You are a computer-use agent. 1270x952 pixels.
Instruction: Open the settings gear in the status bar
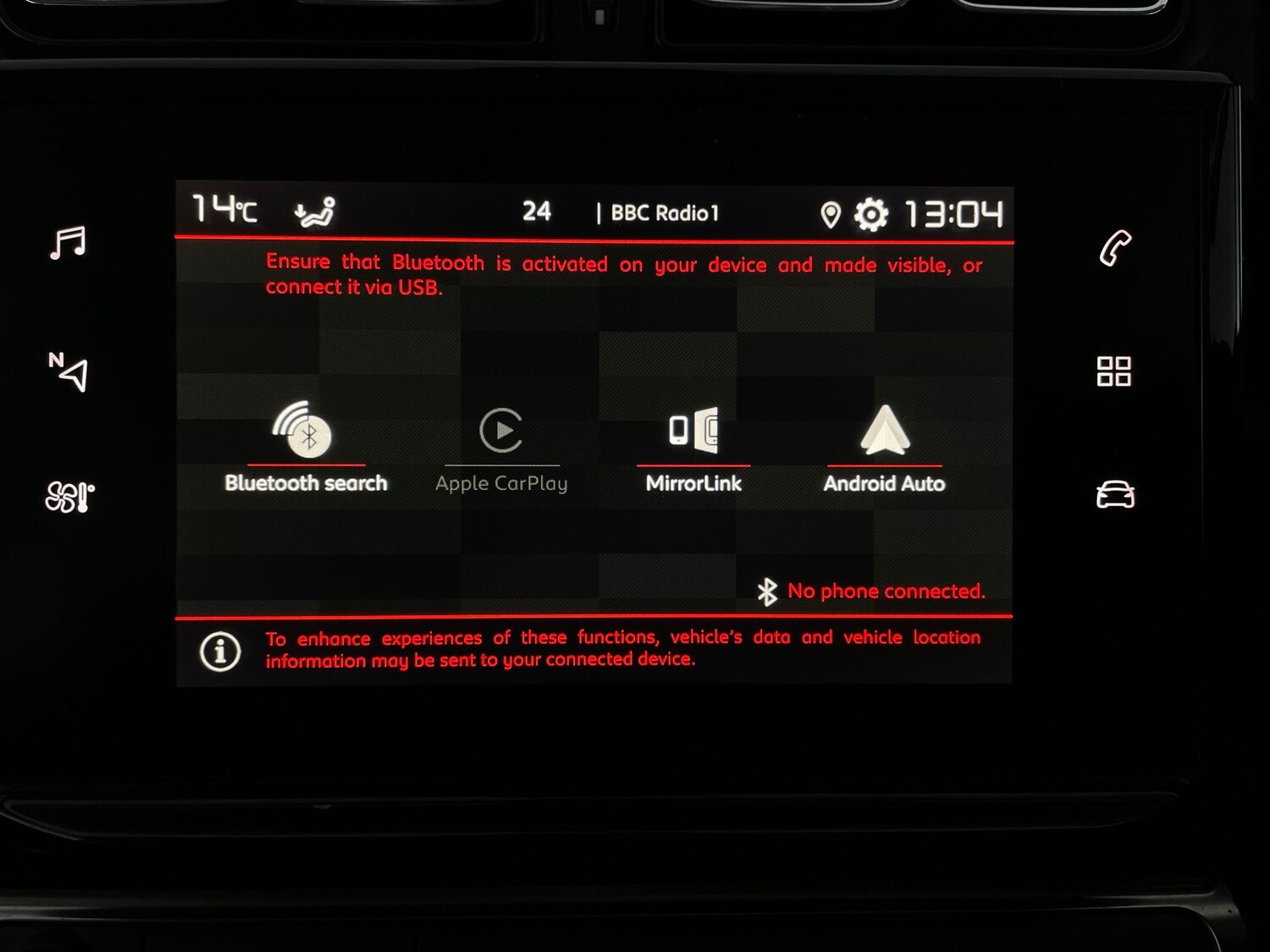pyautogui.click(x=871, y=214)
